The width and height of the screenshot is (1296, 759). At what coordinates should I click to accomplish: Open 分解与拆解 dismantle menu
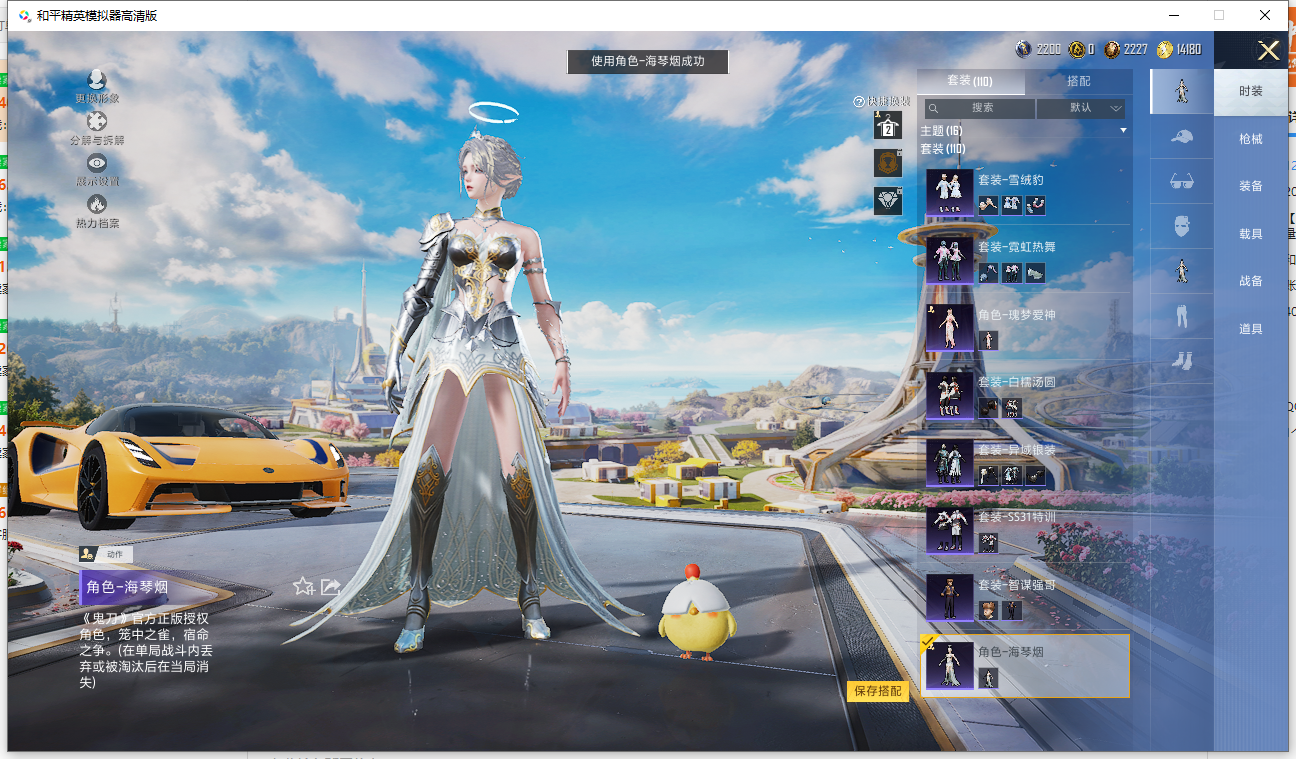point(97,128)
